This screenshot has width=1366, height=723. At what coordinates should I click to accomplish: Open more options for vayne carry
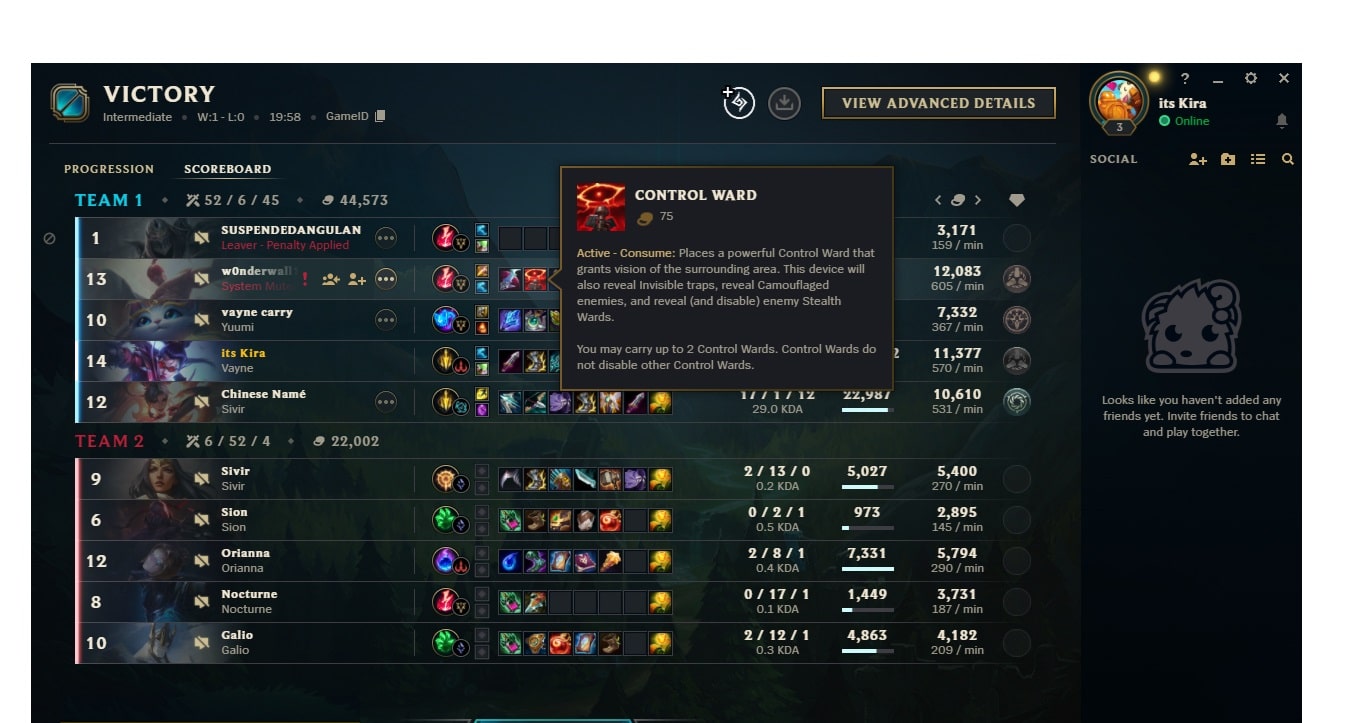pyautogui.click(x=387, y=320)
